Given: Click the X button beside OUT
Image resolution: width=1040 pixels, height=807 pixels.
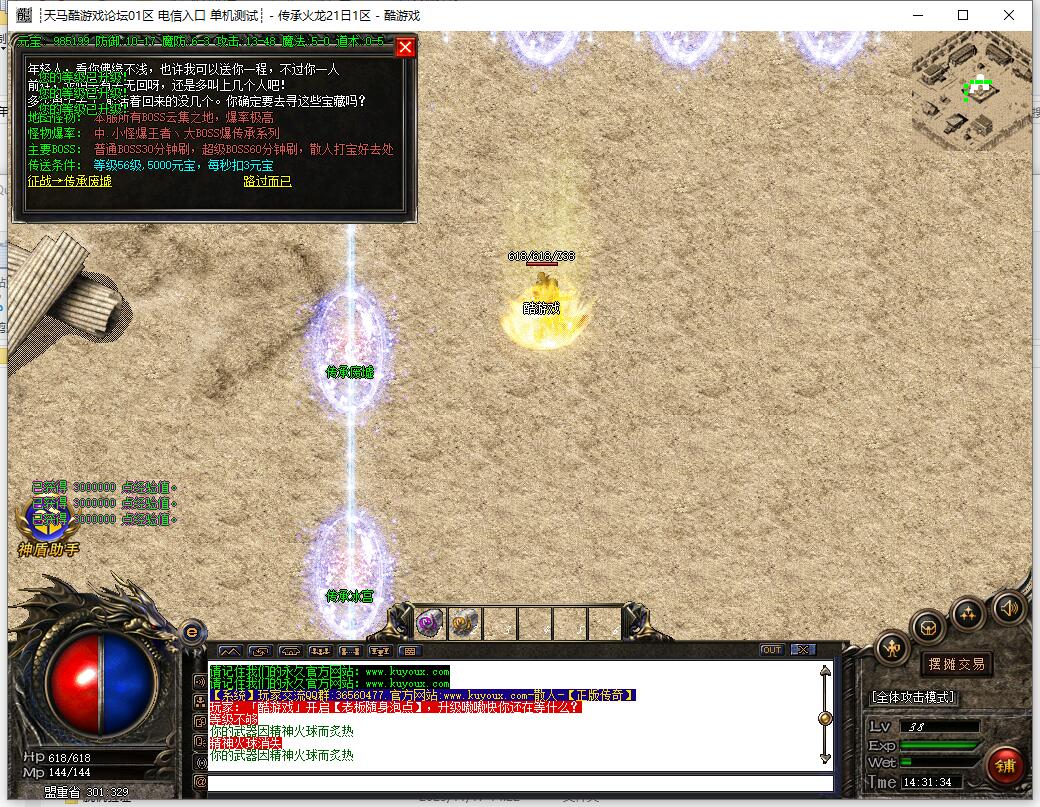Looking at the screenshot, I should (x=802, y=650).
